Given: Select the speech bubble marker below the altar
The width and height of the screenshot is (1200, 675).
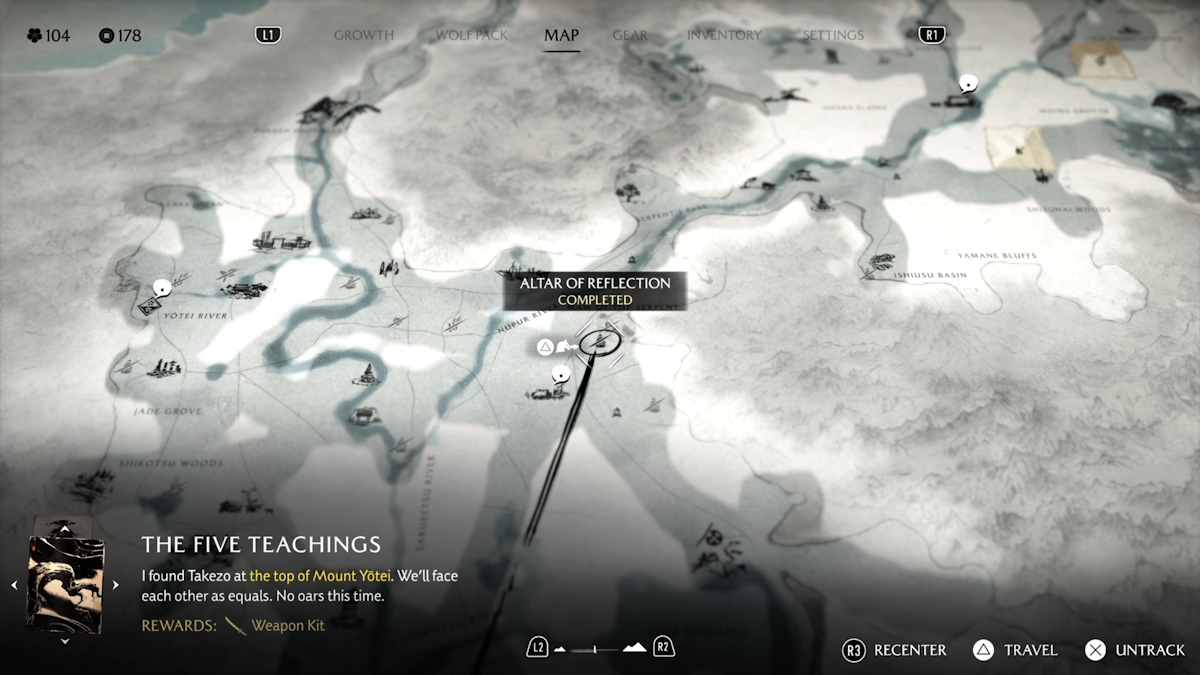Looking at the screenshot, I should click(560, 374).
